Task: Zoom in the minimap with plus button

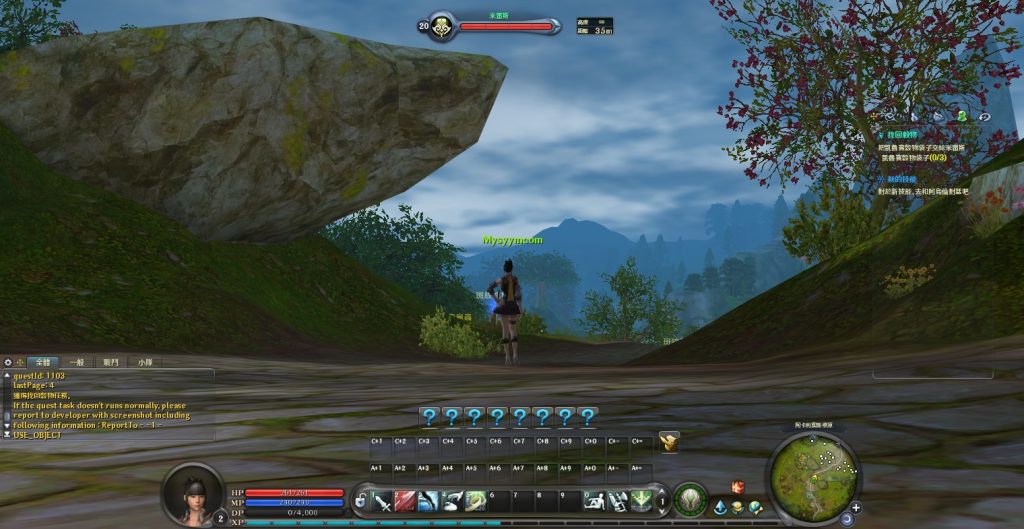Action: [x=856, y=507]
